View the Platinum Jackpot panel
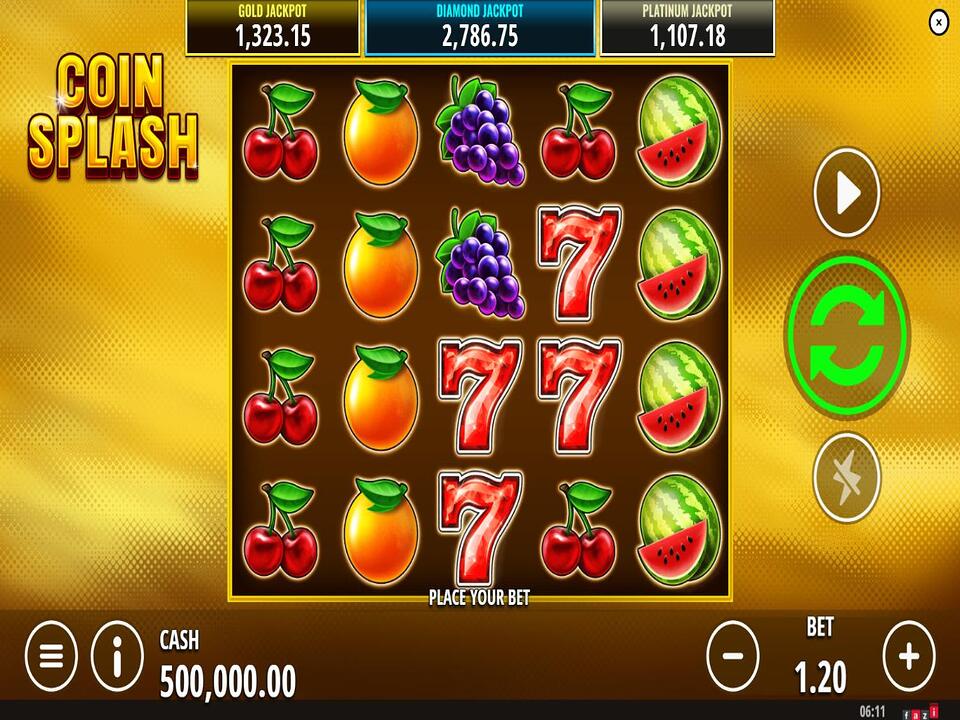This screenshot has width=960, height=720. click(x=686, y=28)
